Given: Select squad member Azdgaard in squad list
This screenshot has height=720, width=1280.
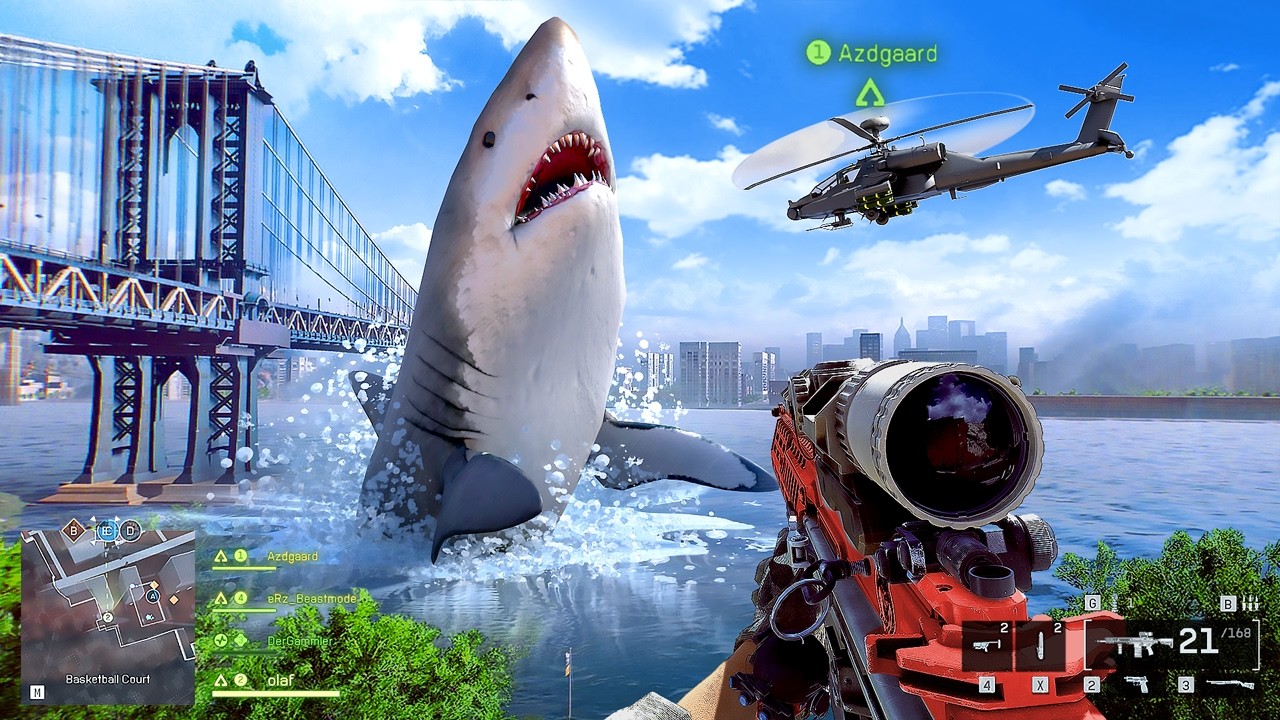Looking at the screenshot, I should [291, 556].
